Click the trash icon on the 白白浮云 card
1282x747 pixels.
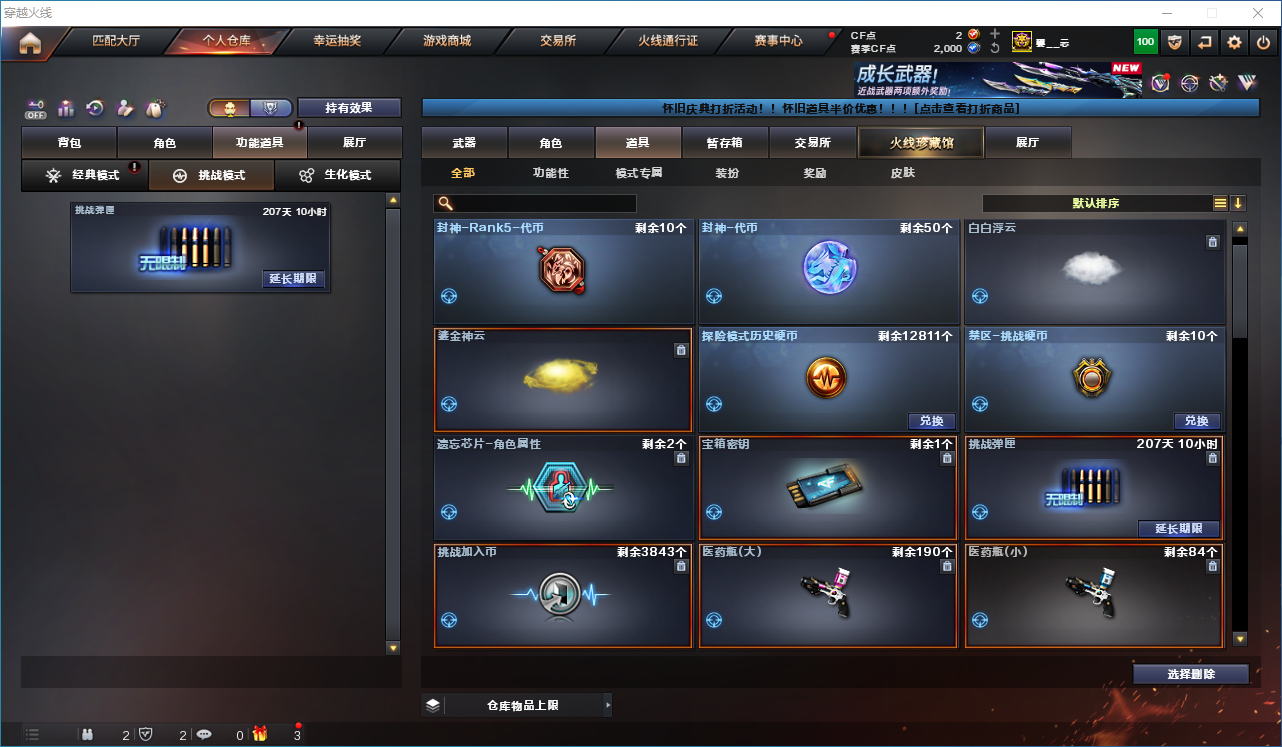click(x=1212, y=241)
